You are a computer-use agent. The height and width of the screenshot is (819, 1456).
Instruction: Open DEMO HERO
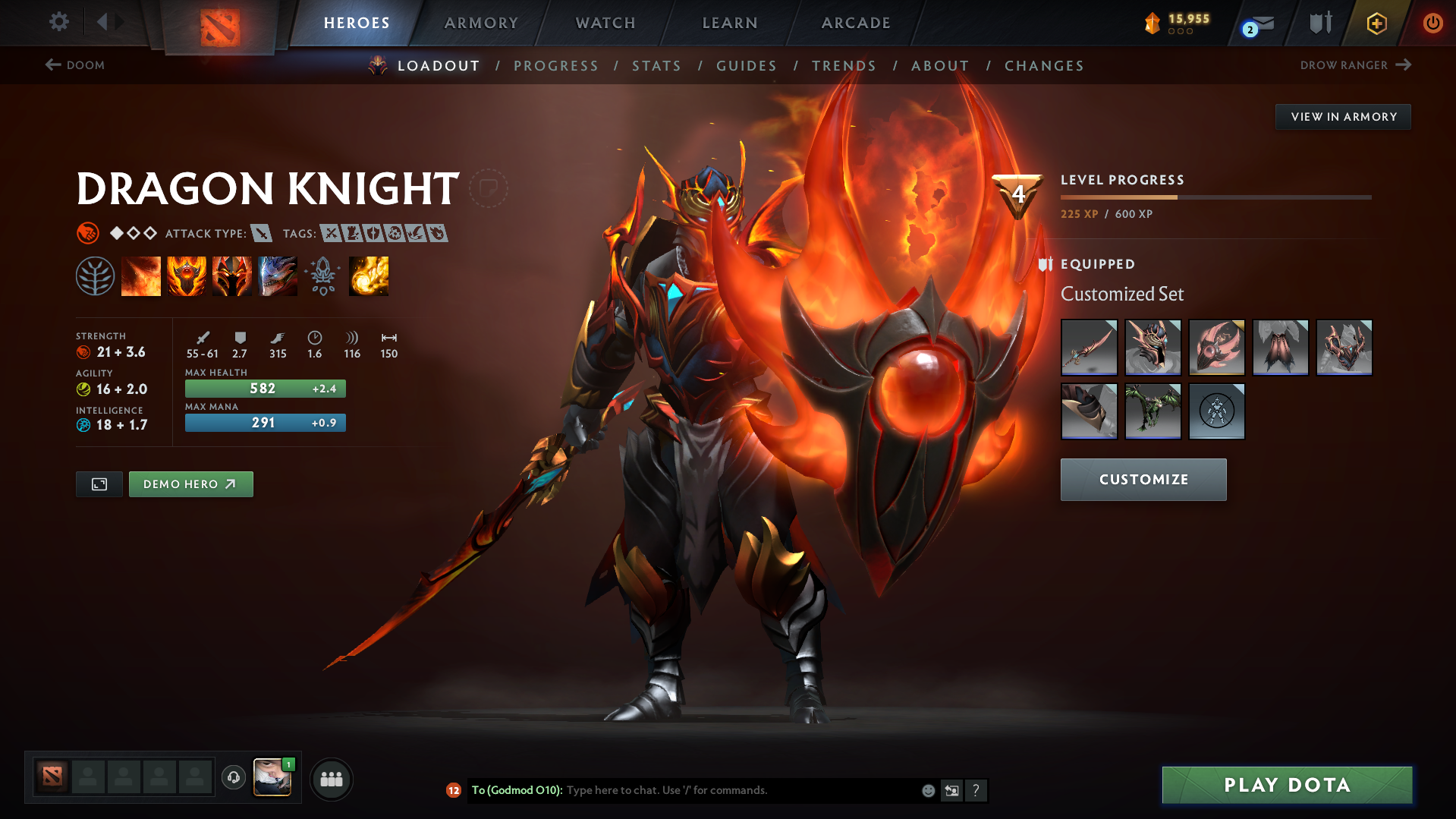point(190,484)
